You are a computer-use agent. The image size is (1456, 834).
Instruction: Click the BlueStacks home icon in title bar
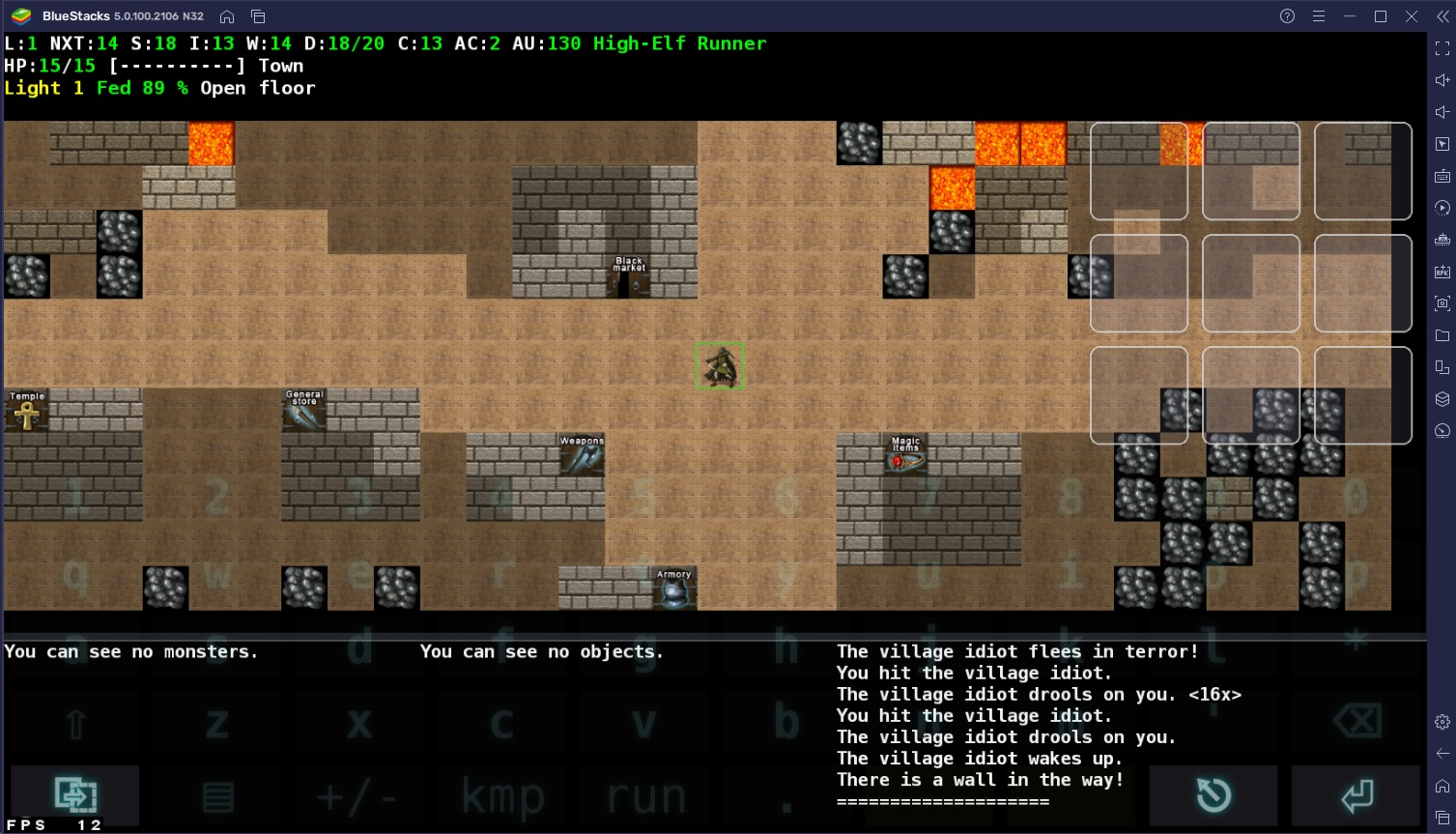(228, 16)
